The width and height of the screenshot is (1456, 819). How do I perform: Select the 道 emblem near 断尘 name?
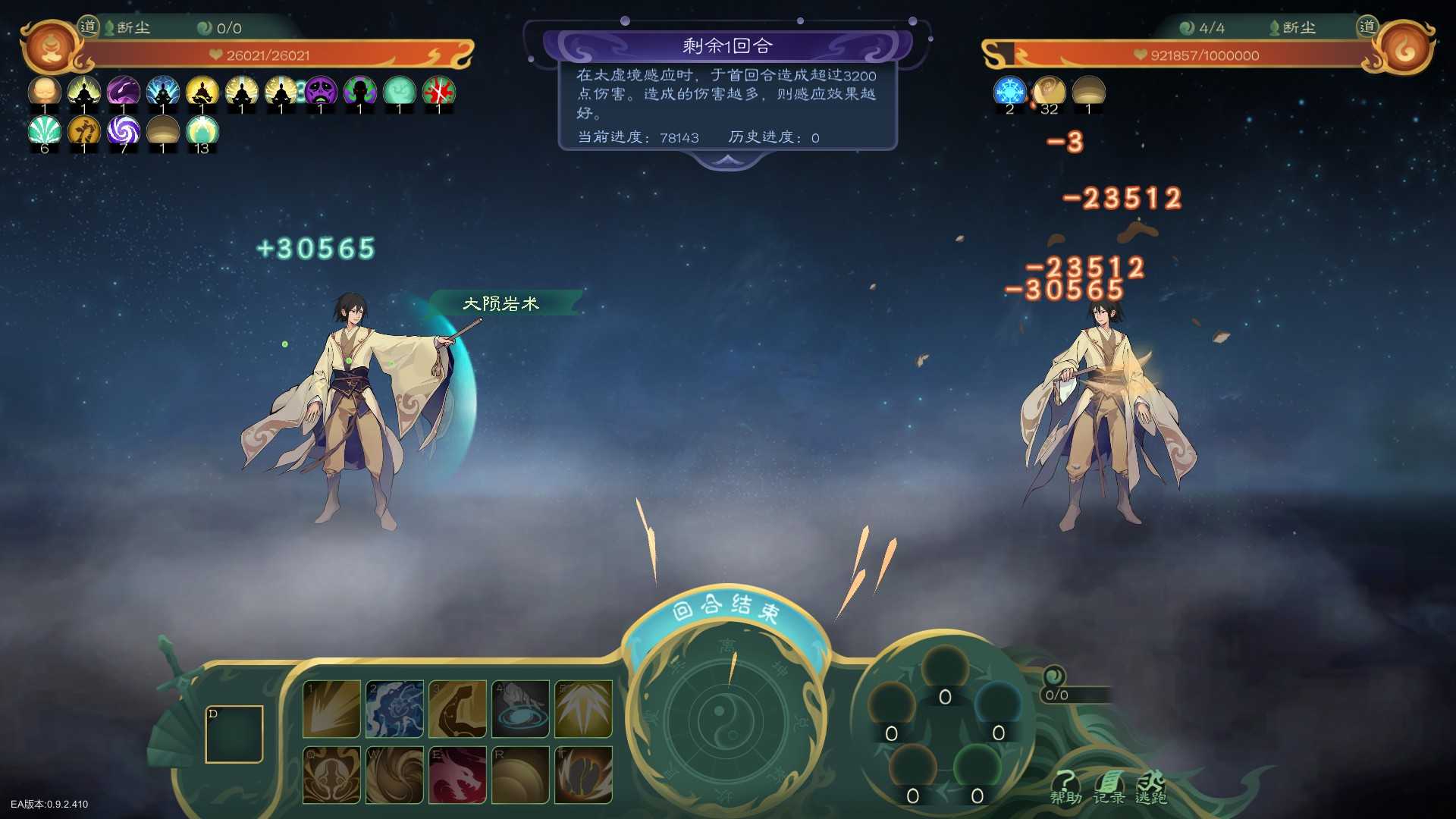89,25
